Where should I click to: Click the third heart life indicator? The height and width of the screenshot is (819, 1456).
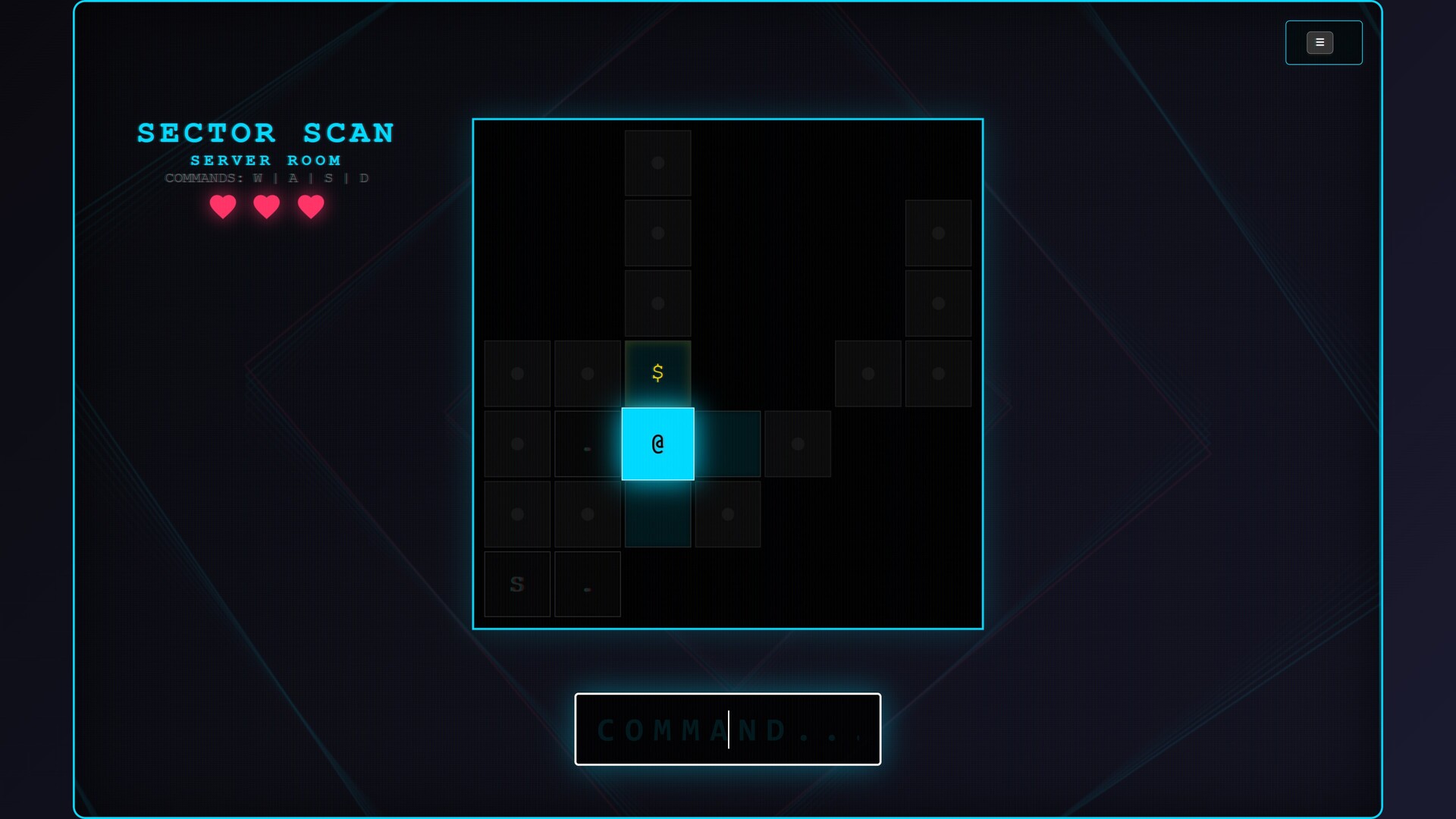click(x=310, y=207)
